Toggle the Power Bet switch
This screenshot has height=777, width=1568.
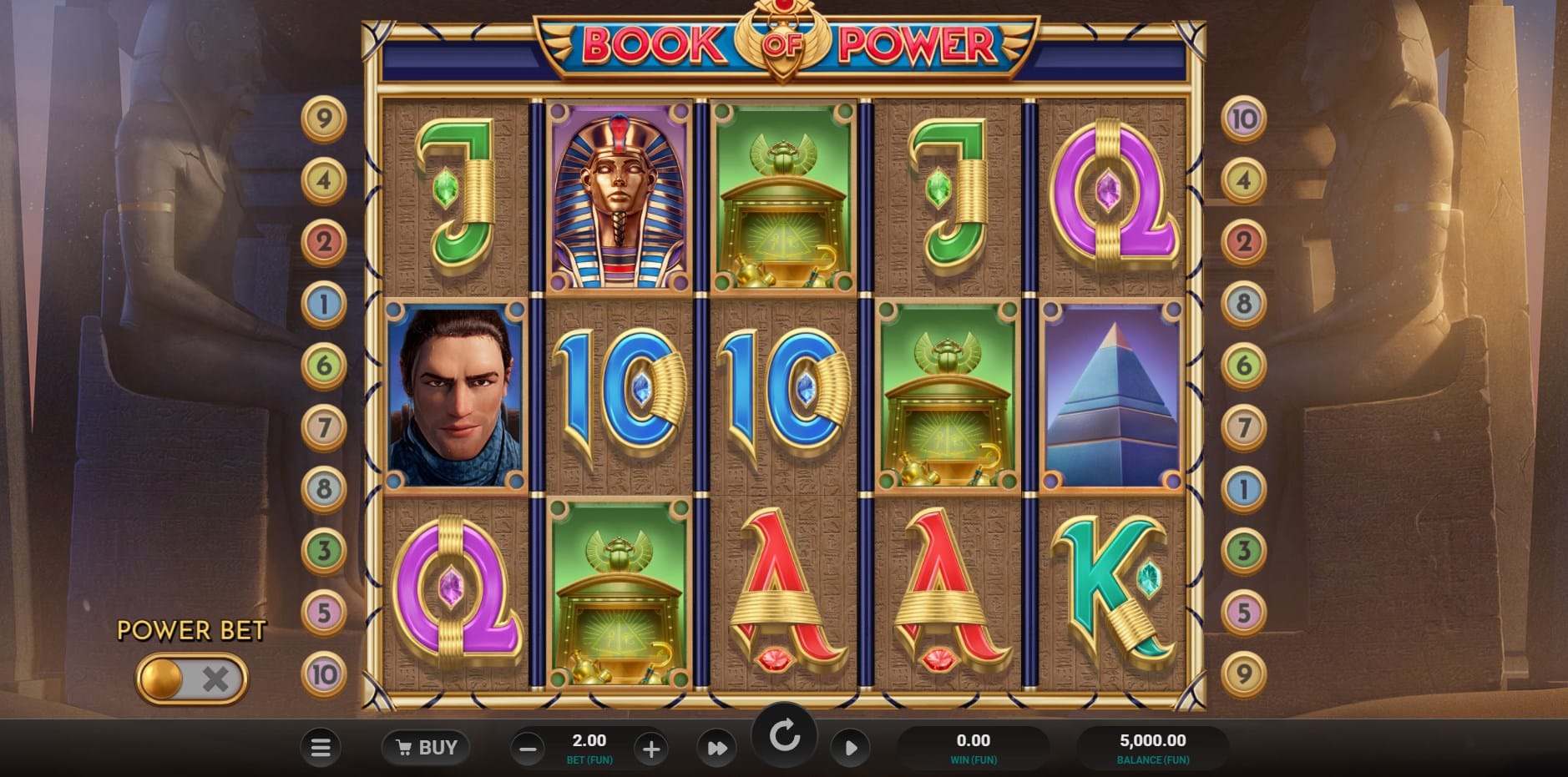coord(192,679)
